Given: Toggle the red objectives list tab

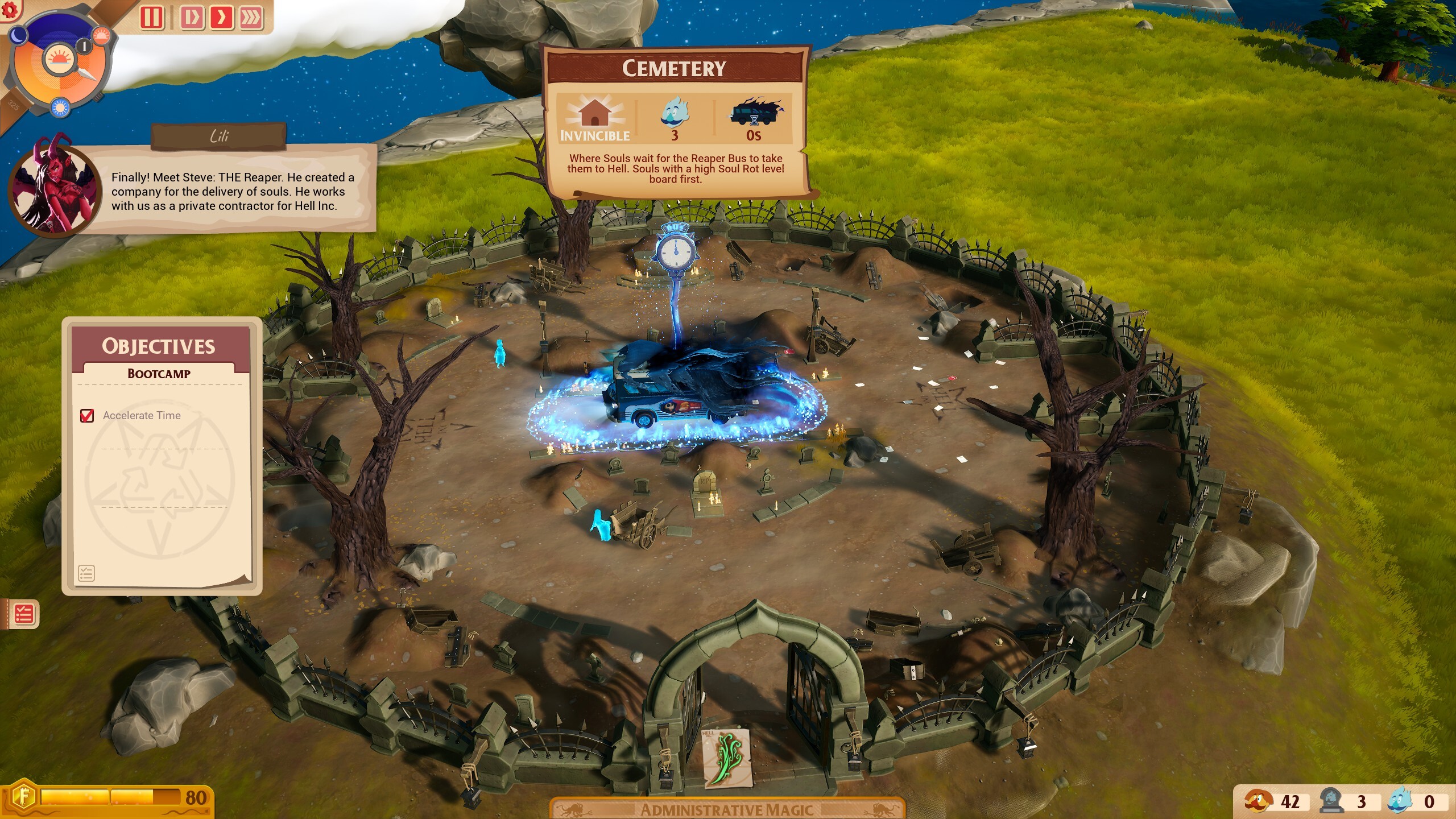Looking at the screenshot, I should click(x=23, y=614).
